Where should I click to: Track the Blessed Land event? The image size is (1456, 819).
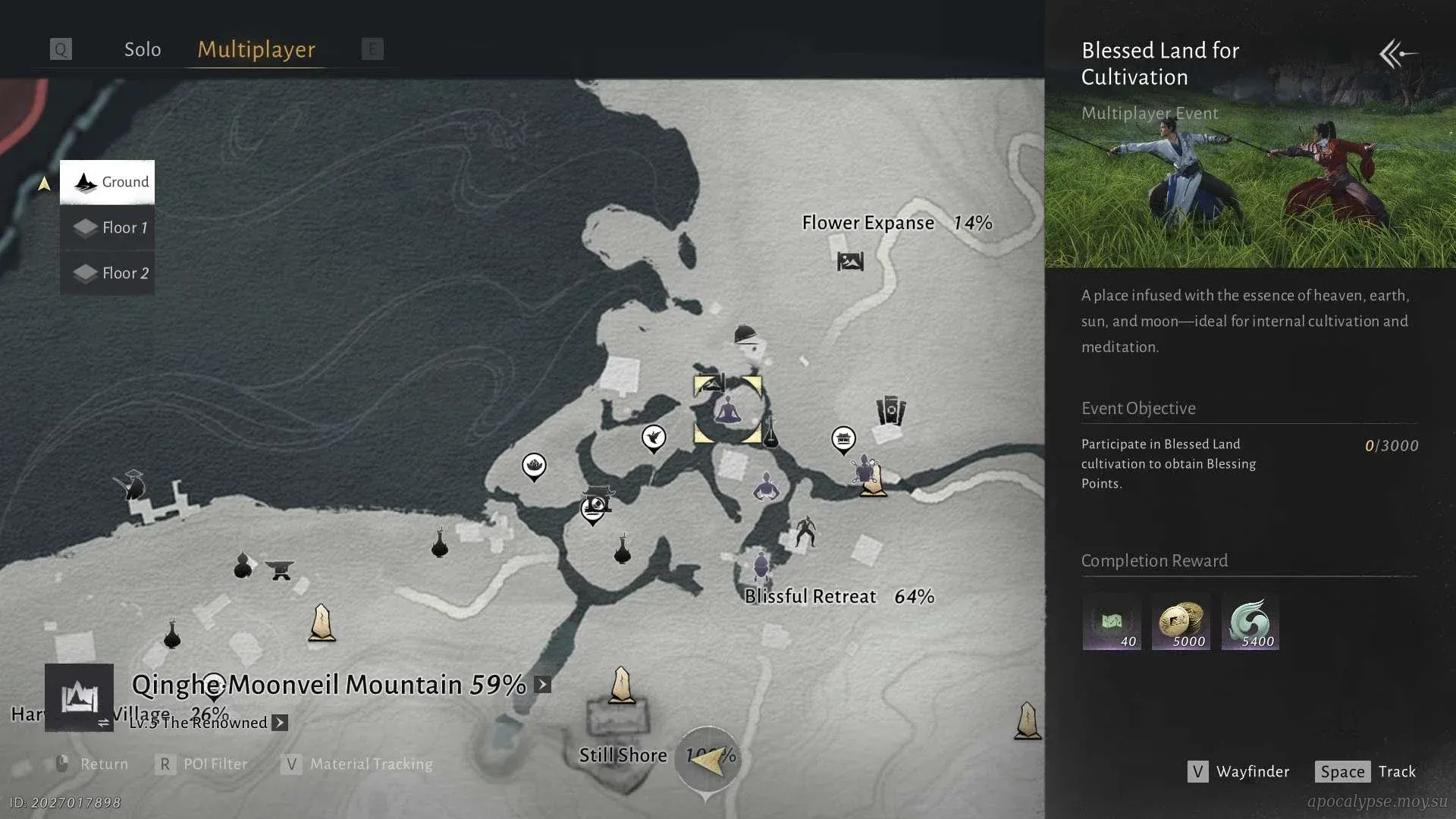1367,771
